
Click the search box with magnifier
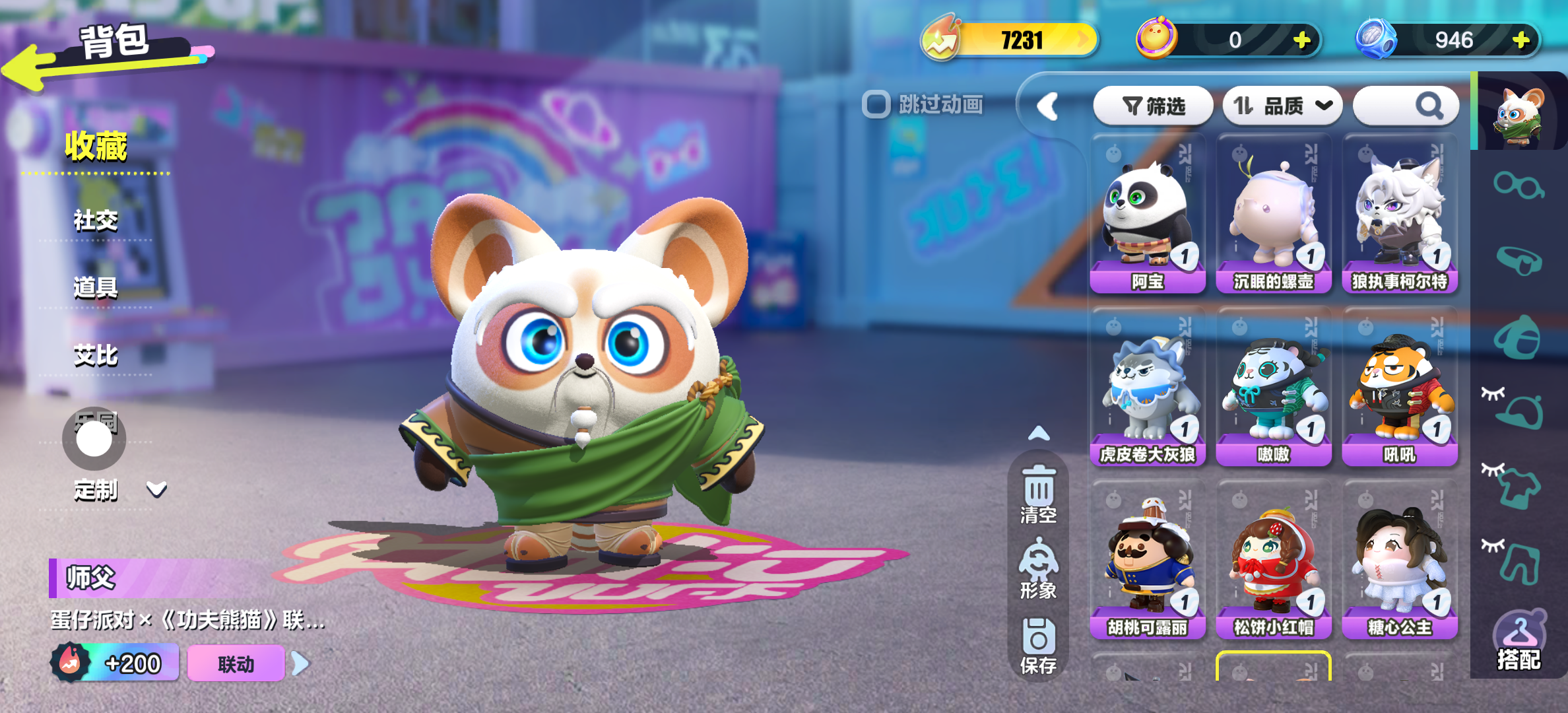pyautogui.click(x=1406, y=106)
